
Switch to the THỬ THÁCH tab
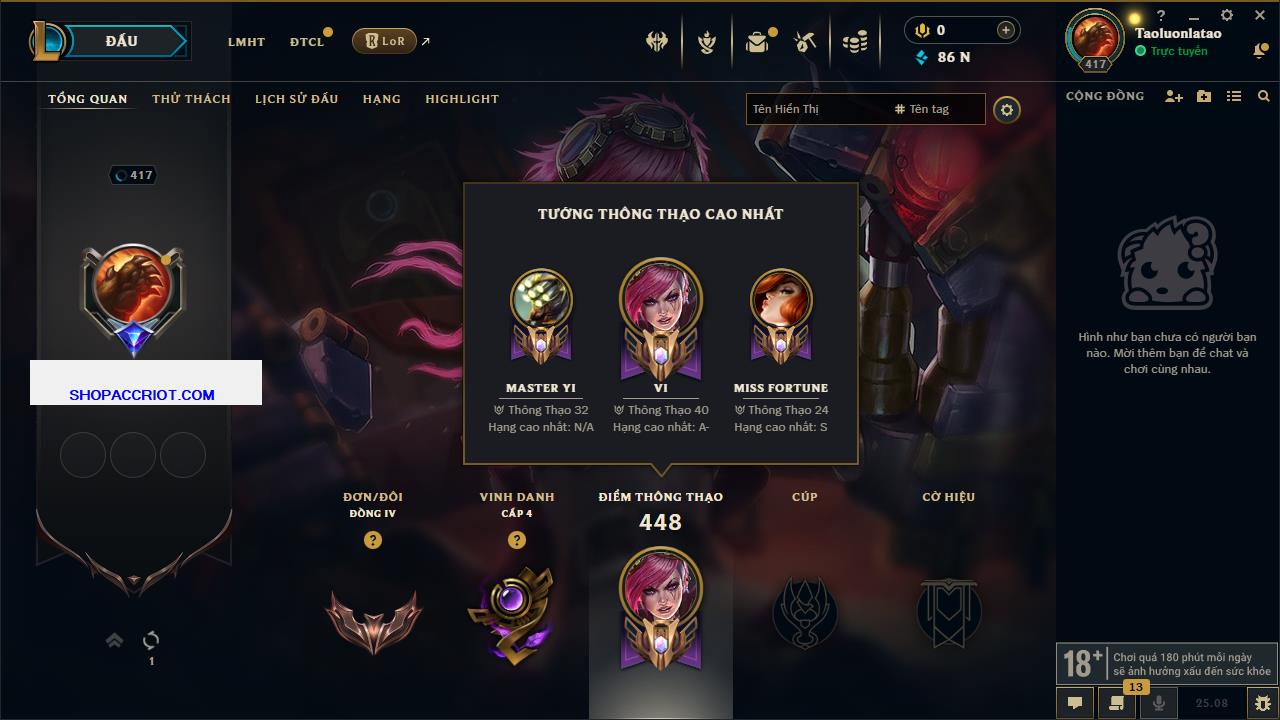point(191,99)
